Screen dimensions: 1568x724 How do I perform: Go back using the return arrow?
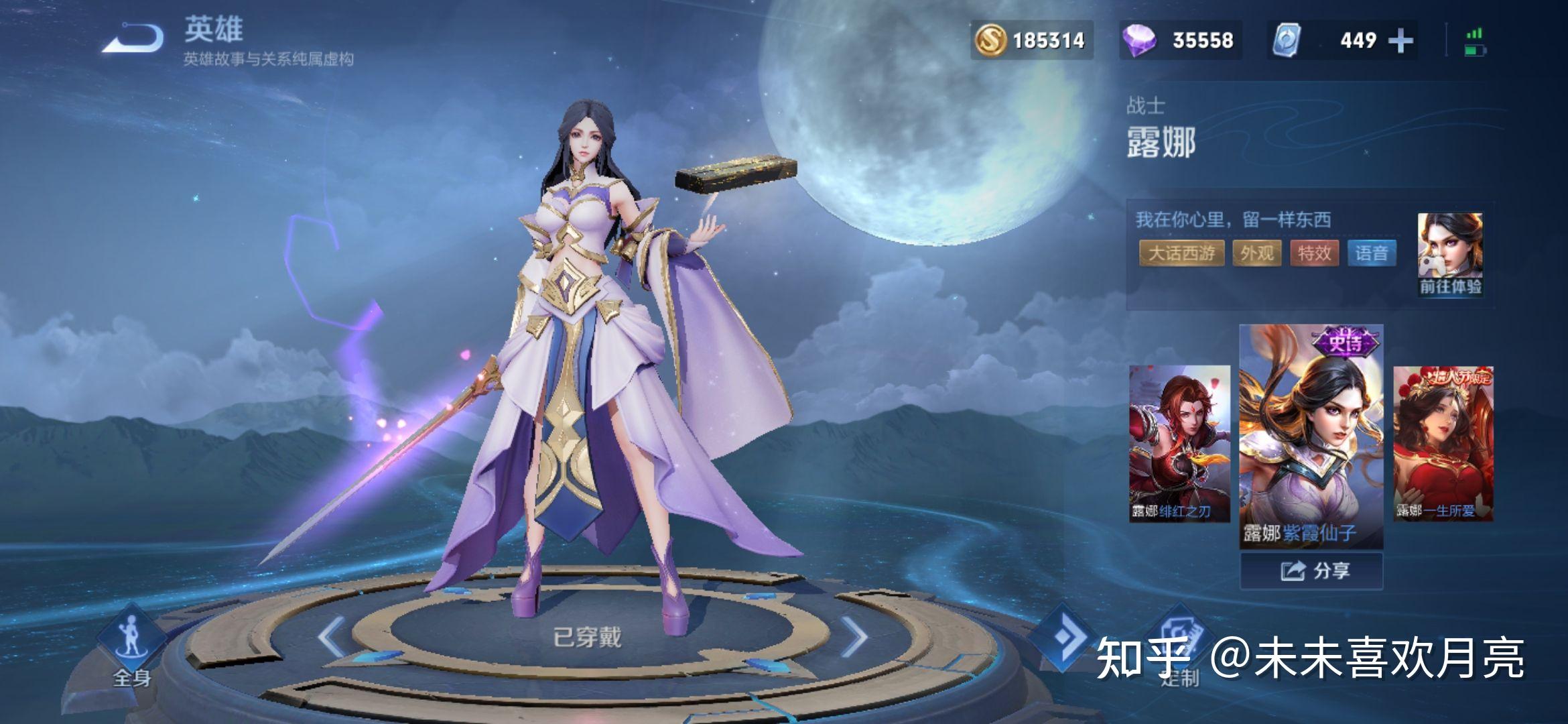tap(134, 39)
